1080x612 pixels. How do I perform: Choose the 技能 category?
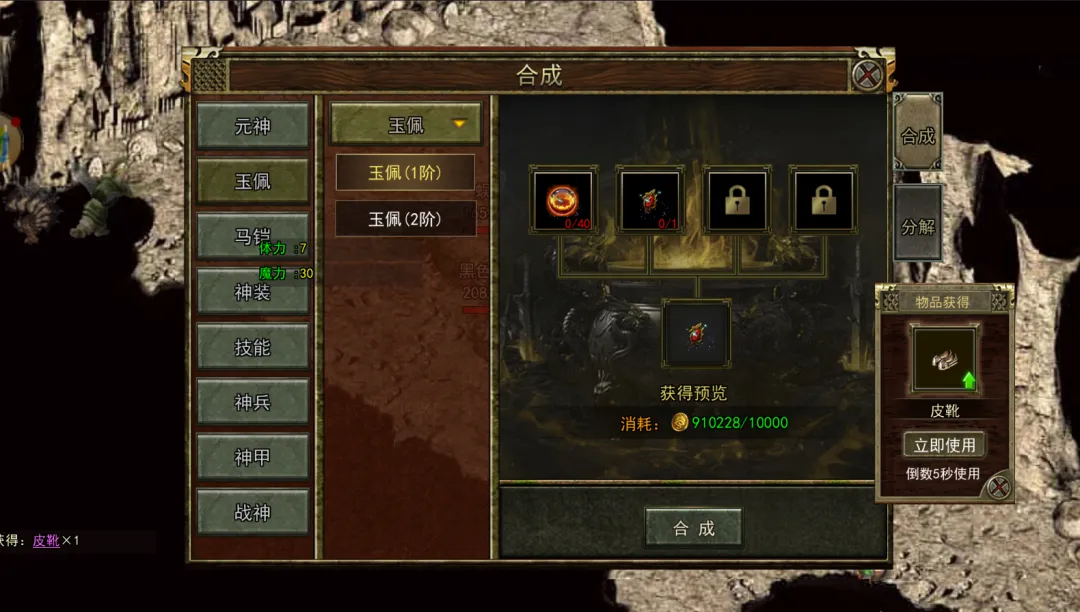coord(253,347)
